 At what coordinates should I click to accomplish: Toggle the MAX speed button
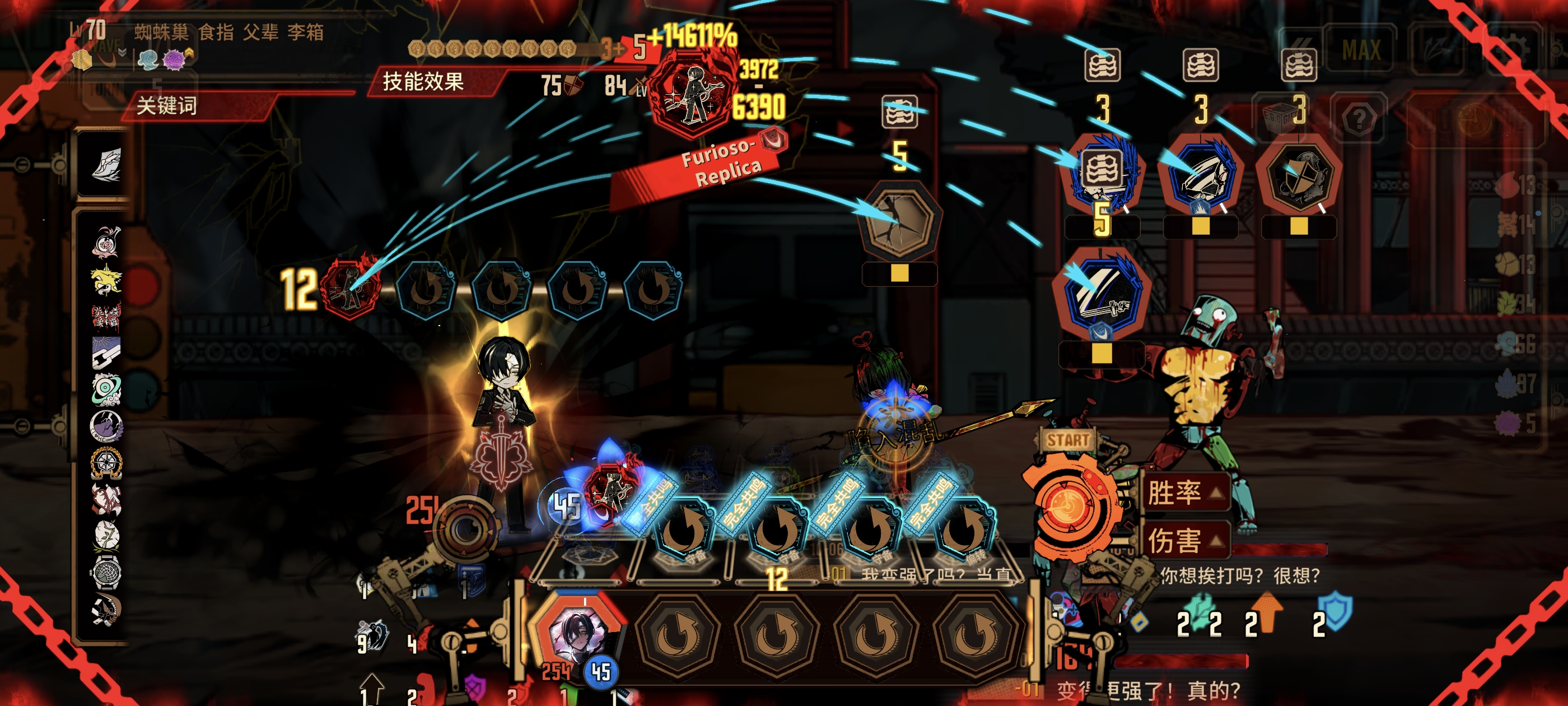(x=1361, y=50)
